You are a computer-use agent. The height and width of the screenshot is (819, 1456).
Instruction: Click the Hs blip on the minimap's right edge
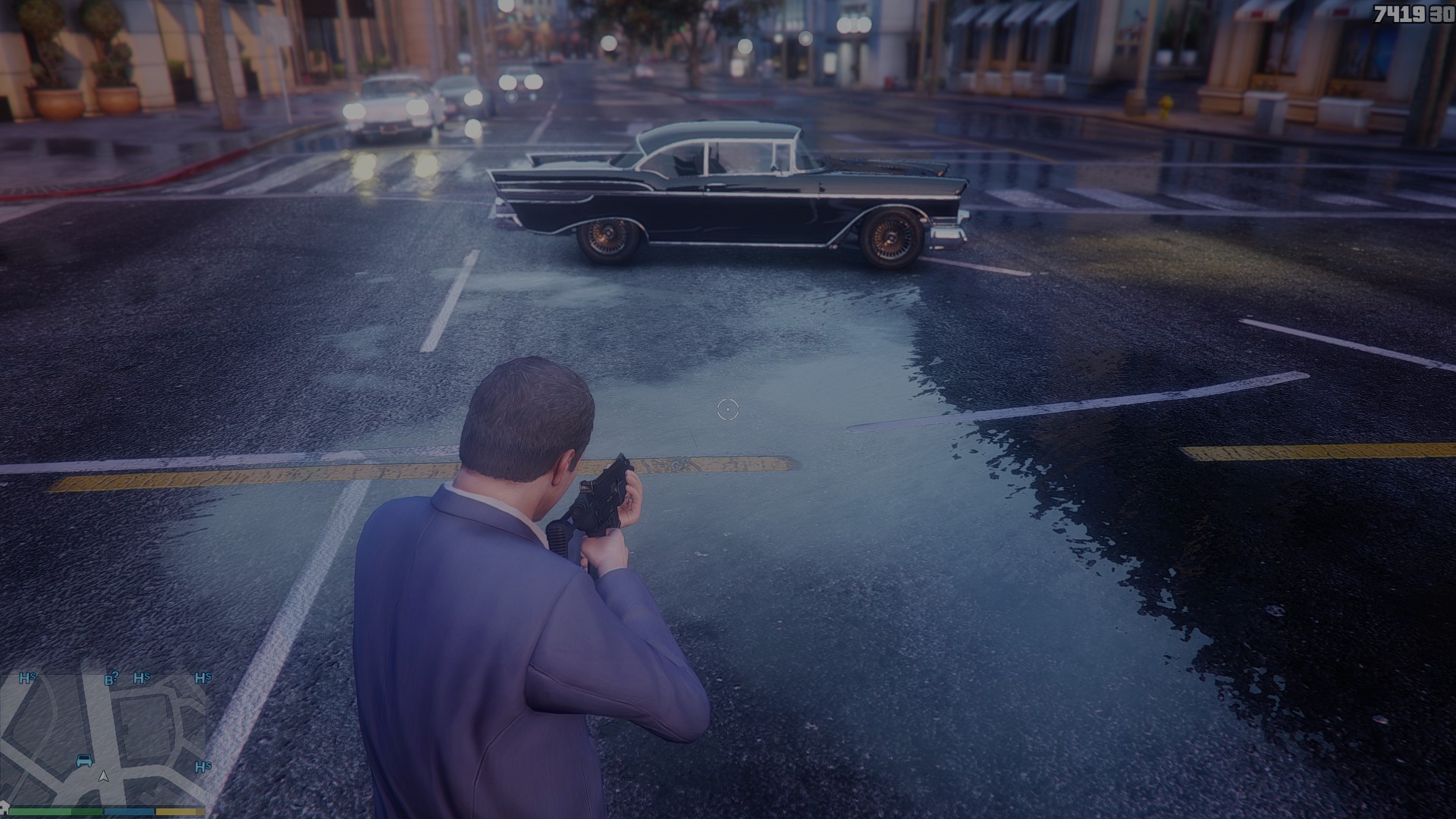pos(202,678)
